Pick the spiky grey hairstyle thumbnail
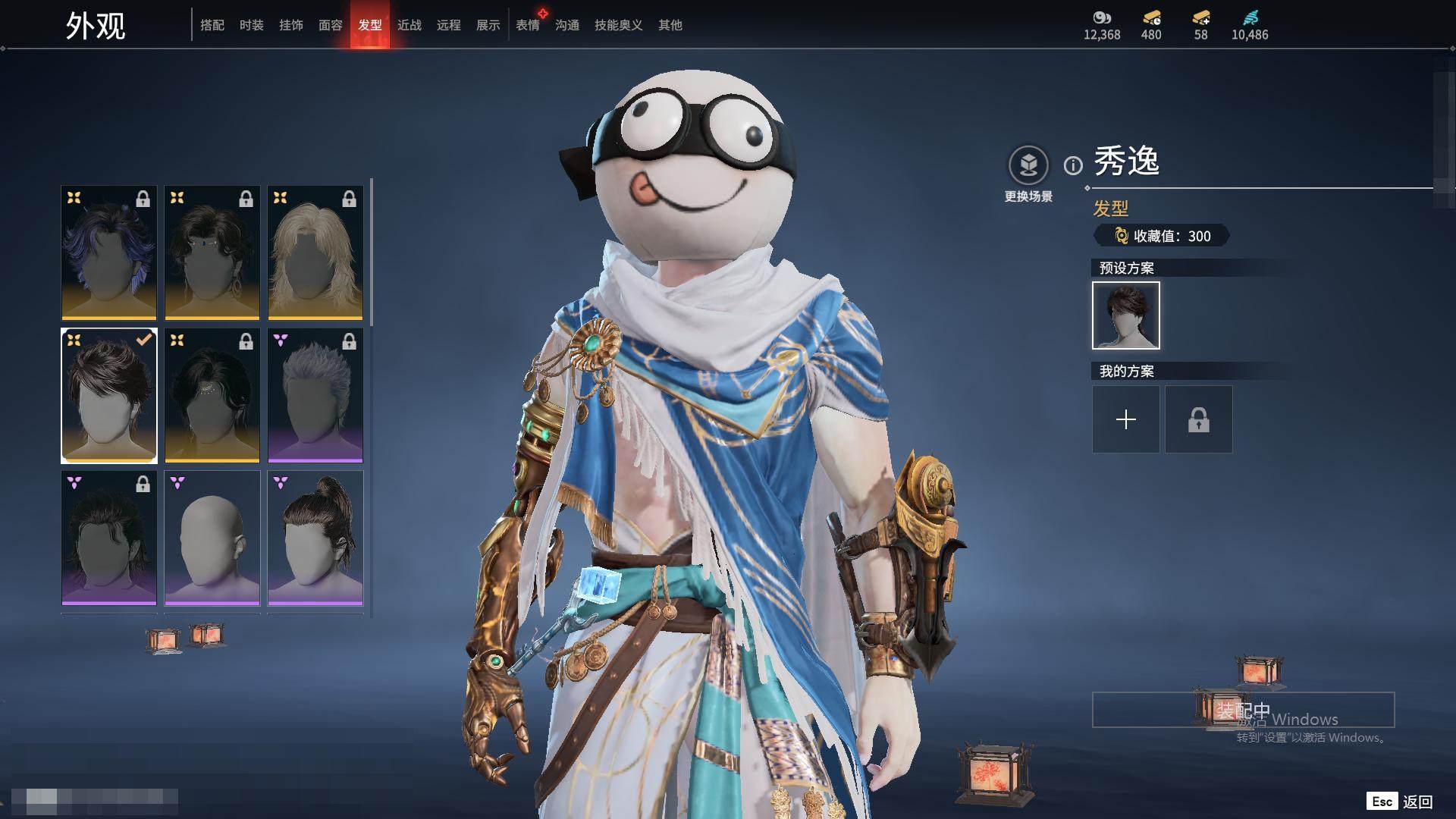Image resolution: width=1456 pixels, height=819 pixels. click(315, 395)
